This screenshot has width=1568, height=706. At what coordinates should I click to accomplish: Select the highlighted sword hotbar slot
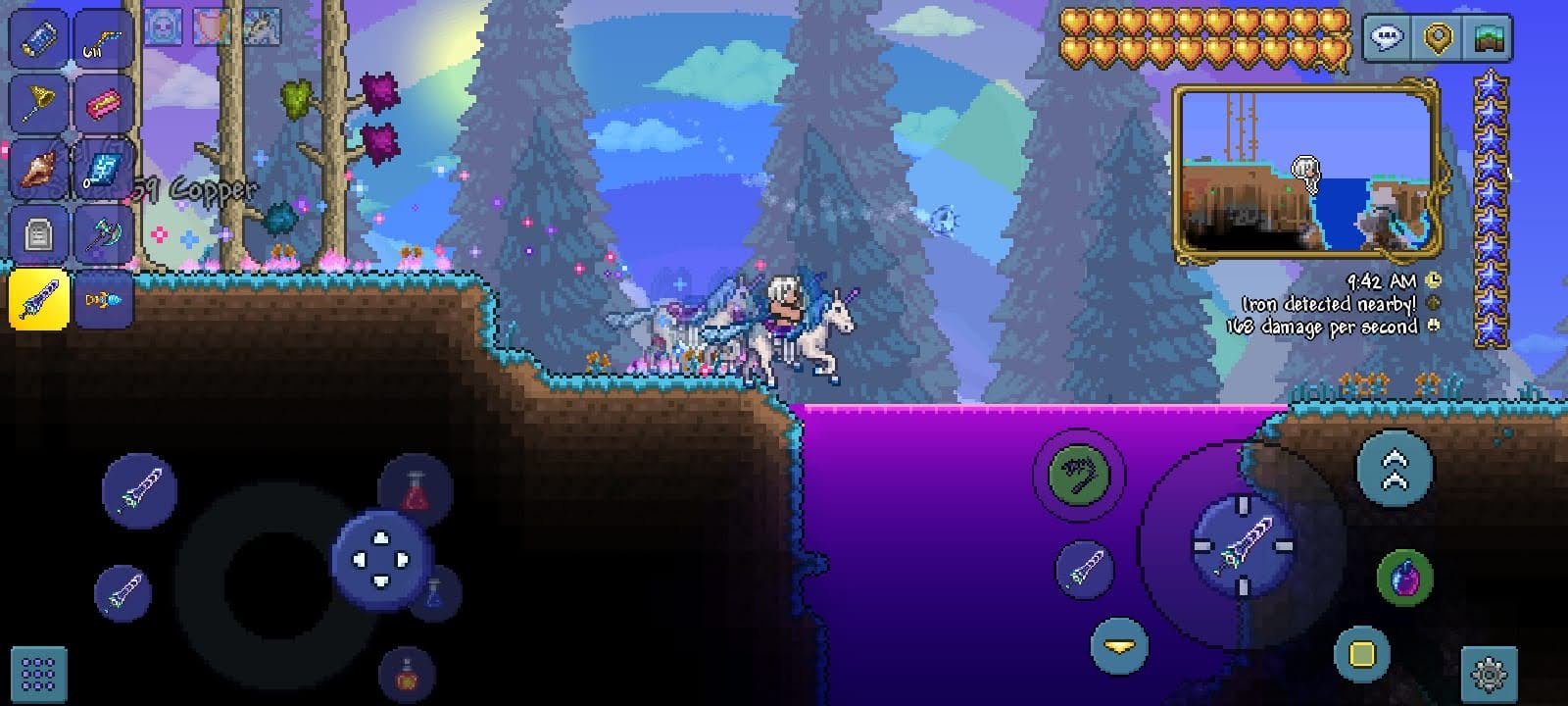pos(39,298)
